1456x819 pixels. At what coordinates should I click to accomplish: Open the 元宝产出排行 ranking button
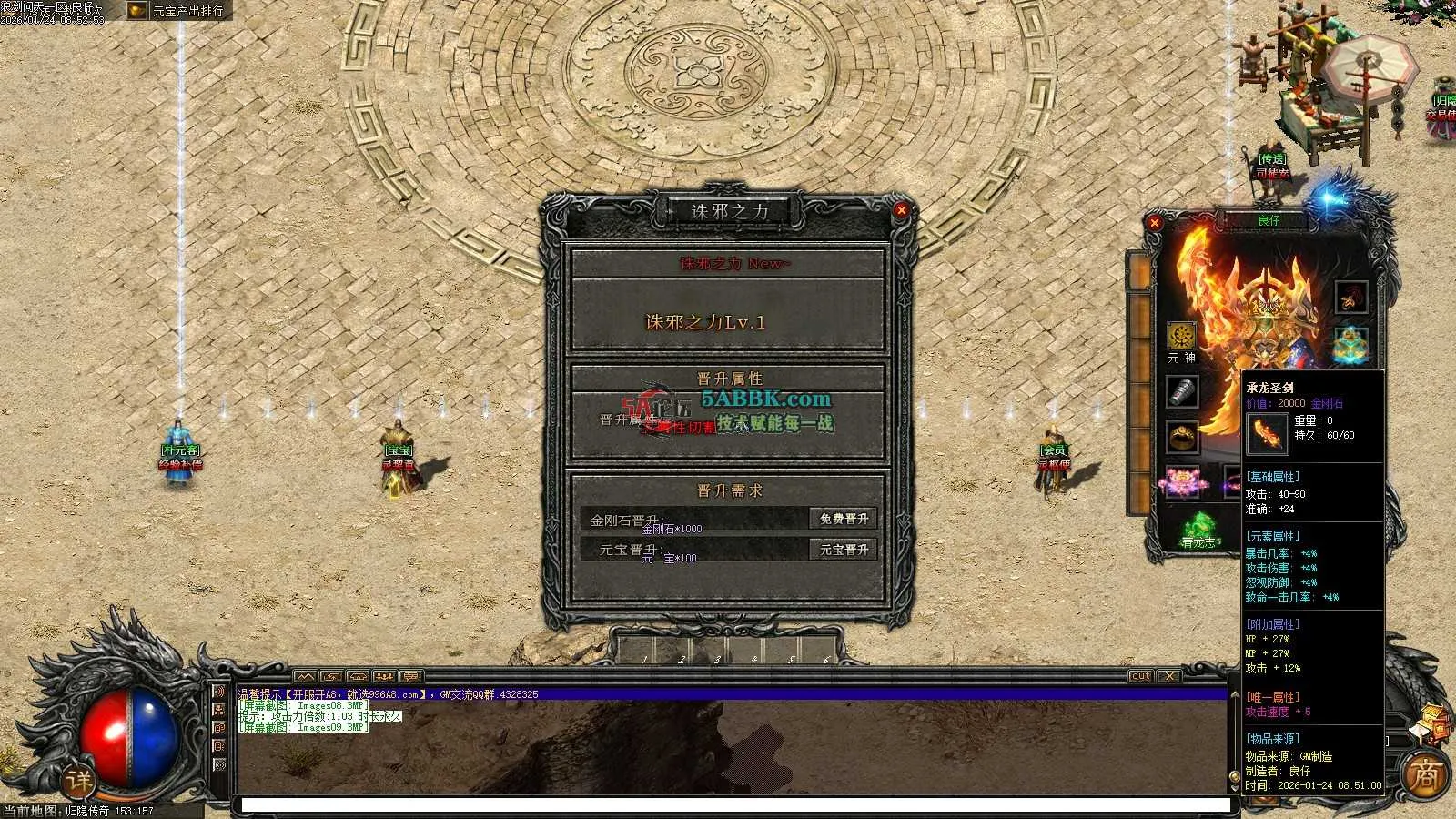point(178,11)
